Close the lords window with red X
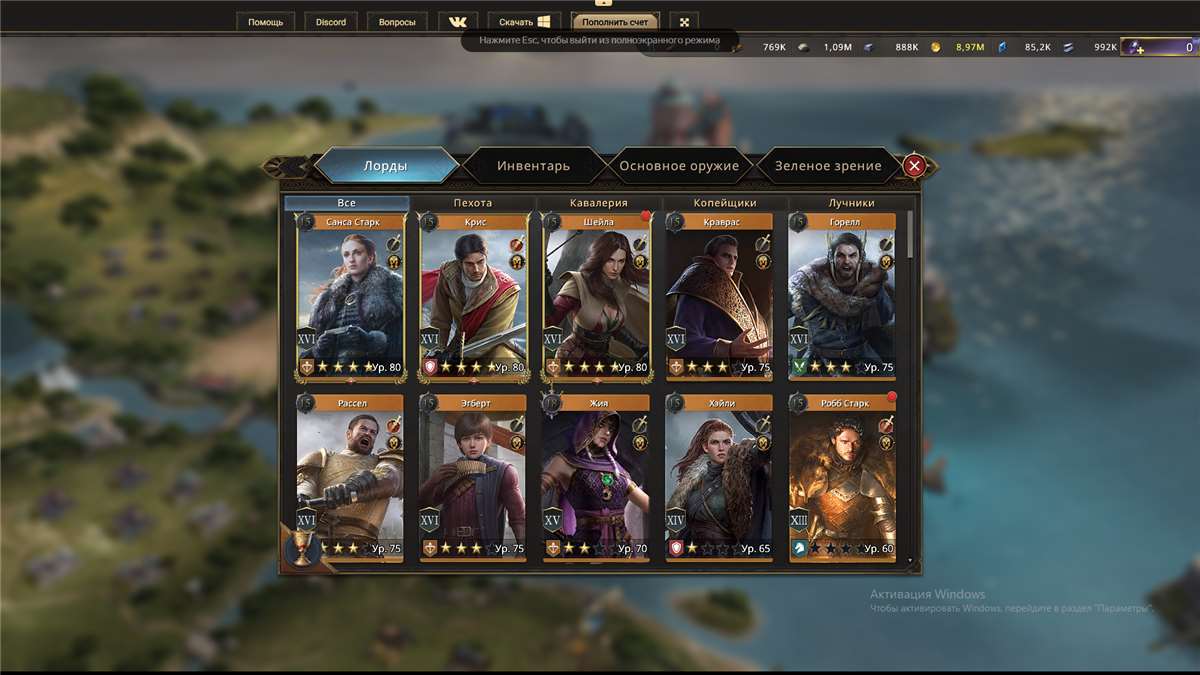 (914, 166)
